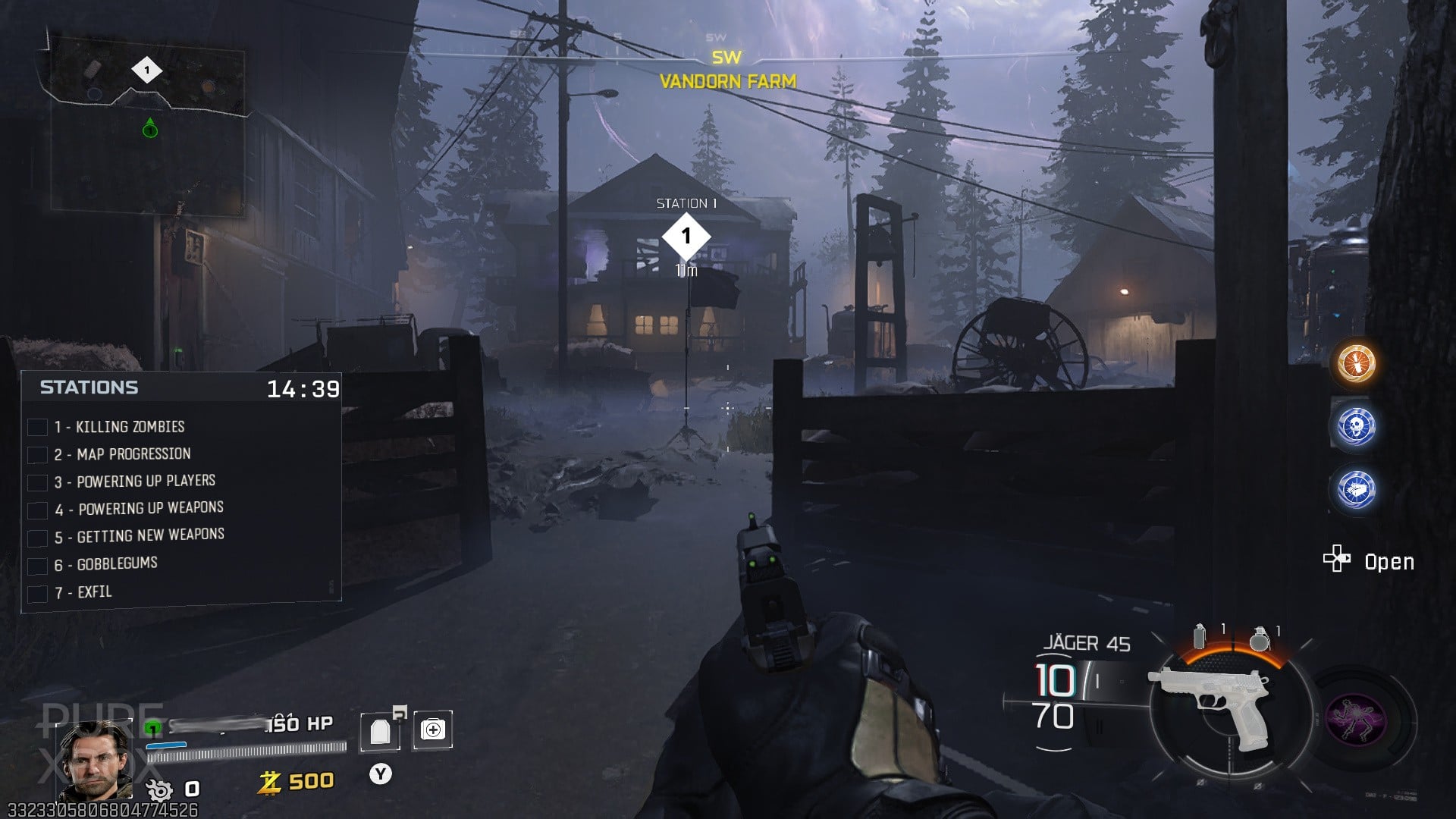Tick the Killing Zombies station checkbox
The image size is (1456, 819).
pyautogui.click(x=38, y=428)
